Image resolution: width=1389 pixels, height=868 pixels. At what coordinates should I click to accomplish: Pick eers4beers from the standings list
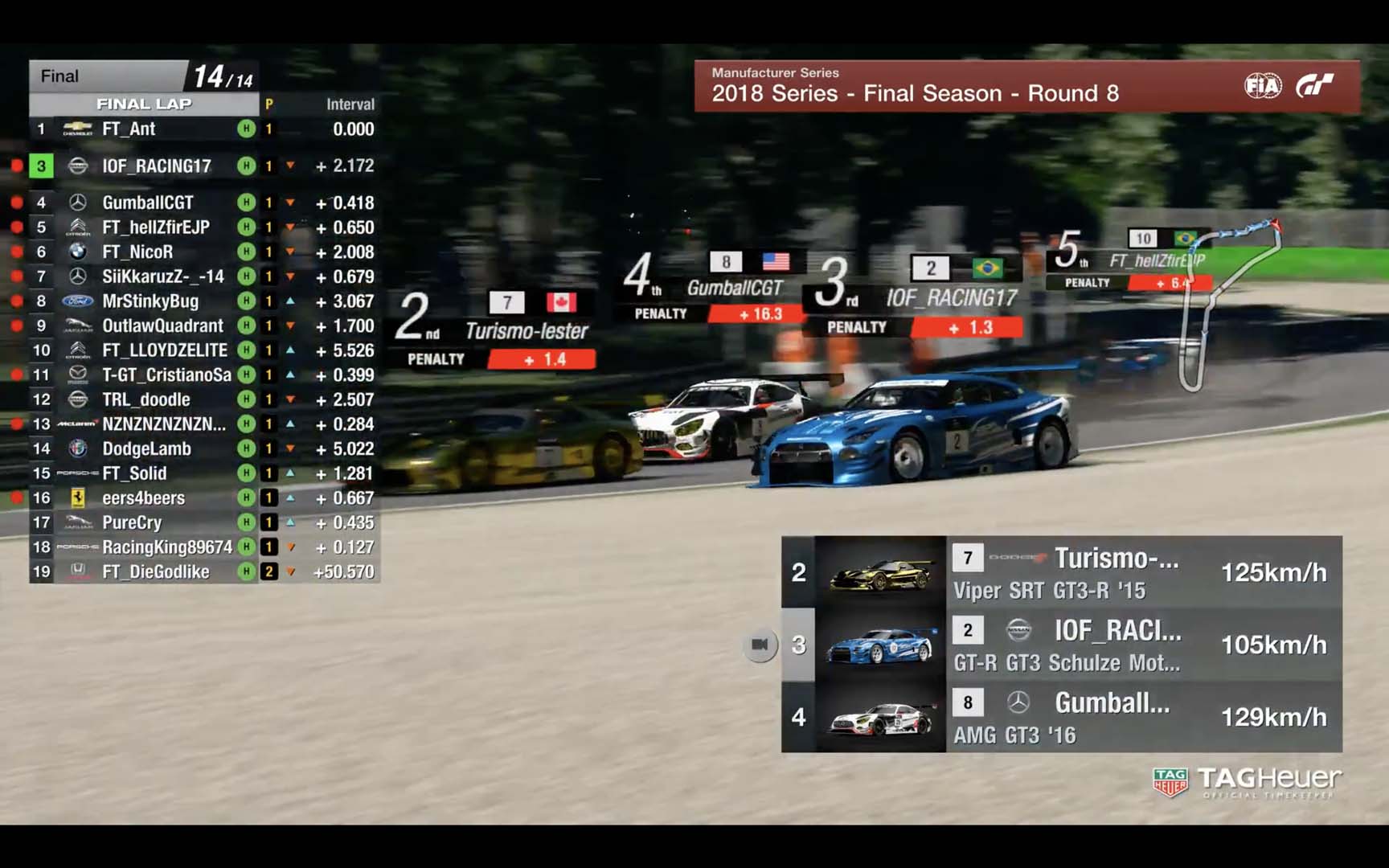point(143,498)
